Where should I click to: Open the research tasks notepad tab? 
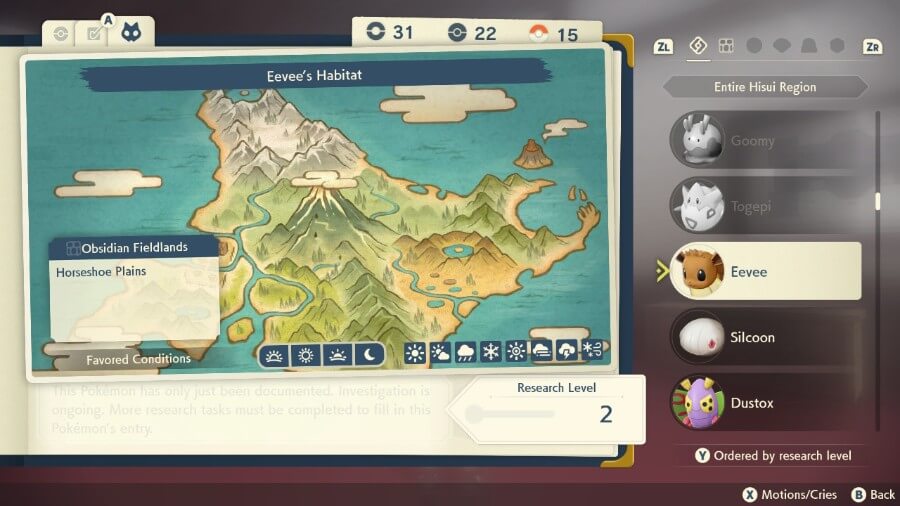[95, 33]
